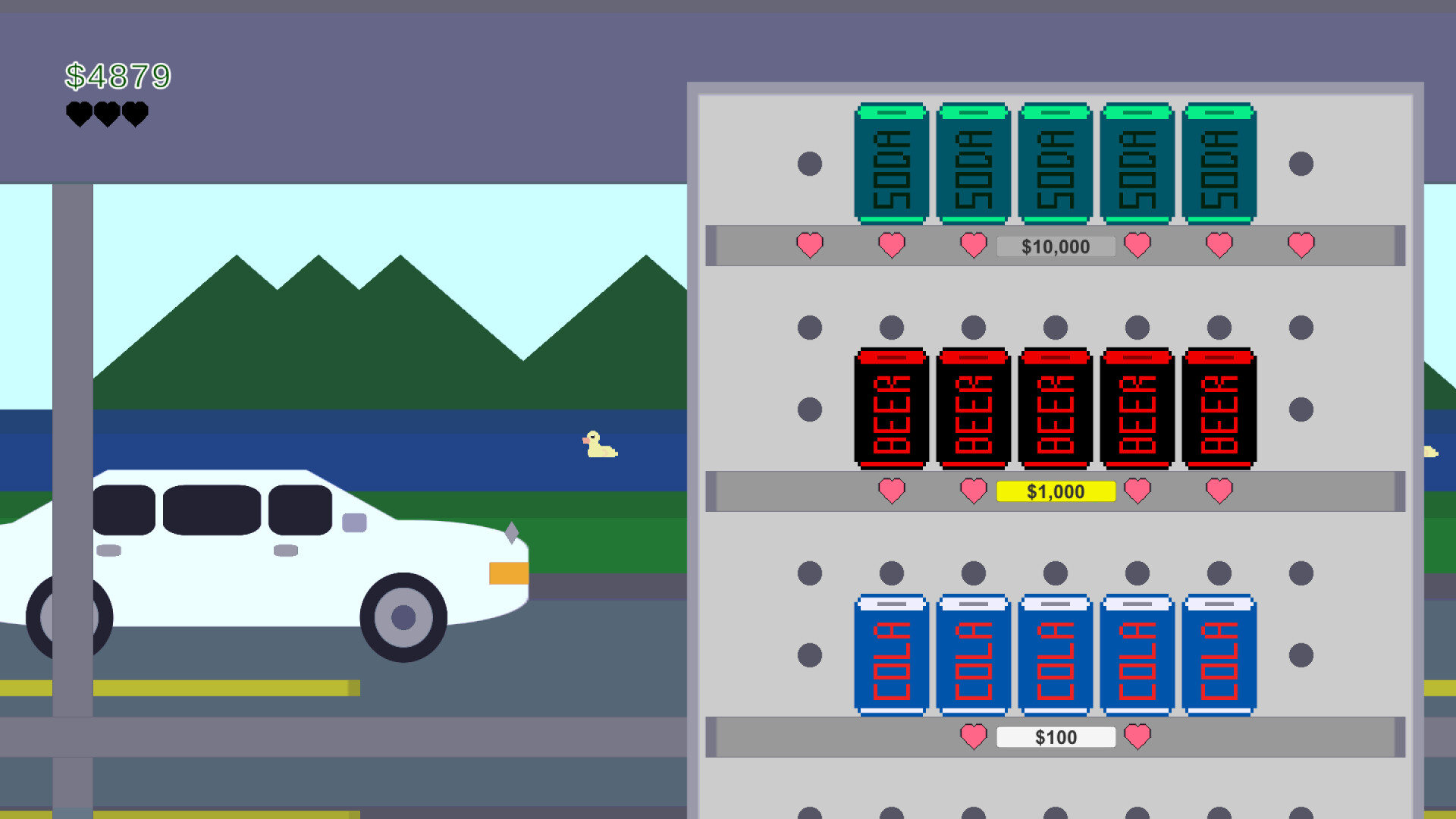Toggle the heart left of the $10,000 label
This screenshot has width=1456, height=819.
click(973, 244)
